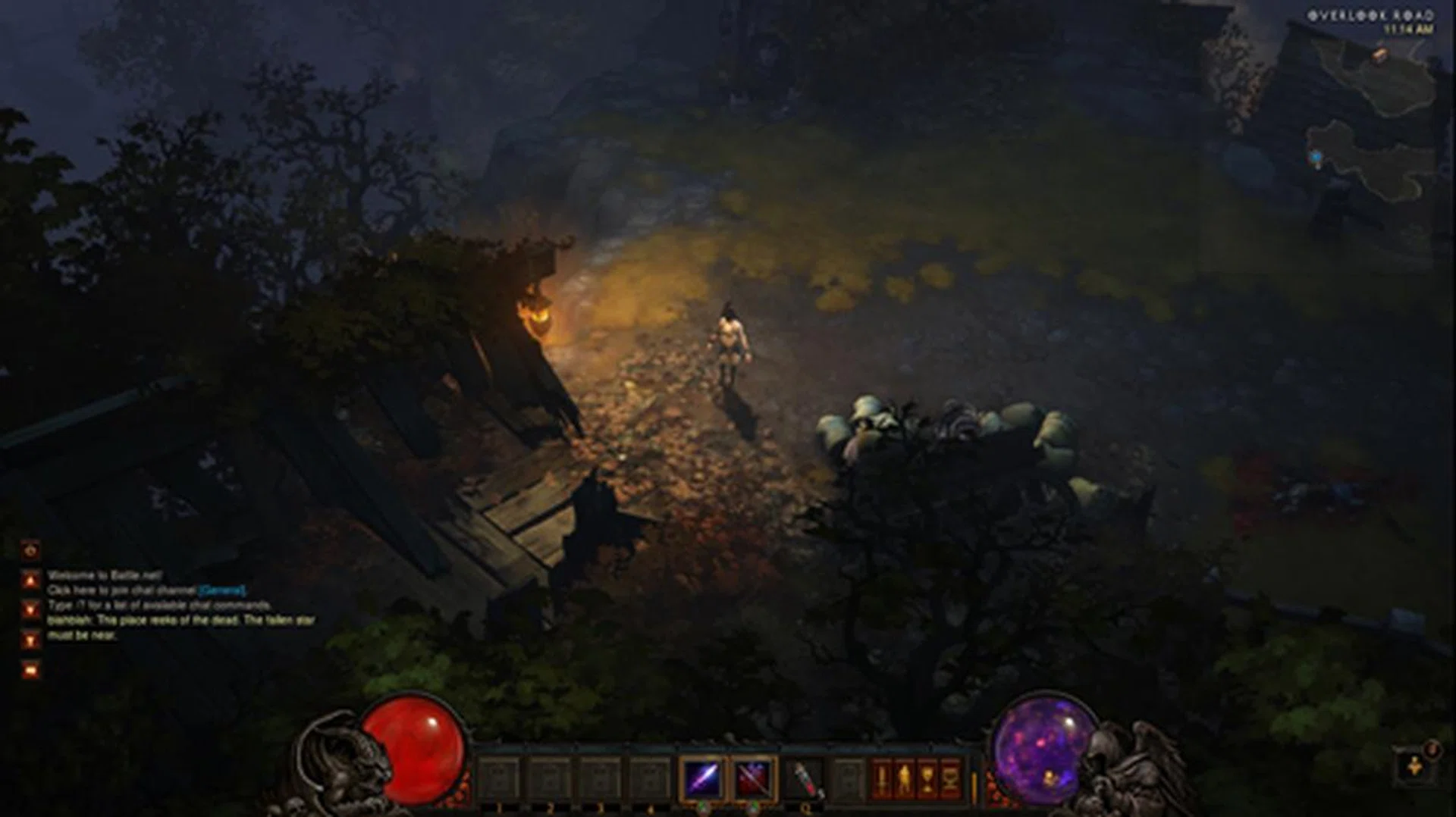Select the red spear skill slot
Screen dimensions: 1456x817
pos(753,778)
